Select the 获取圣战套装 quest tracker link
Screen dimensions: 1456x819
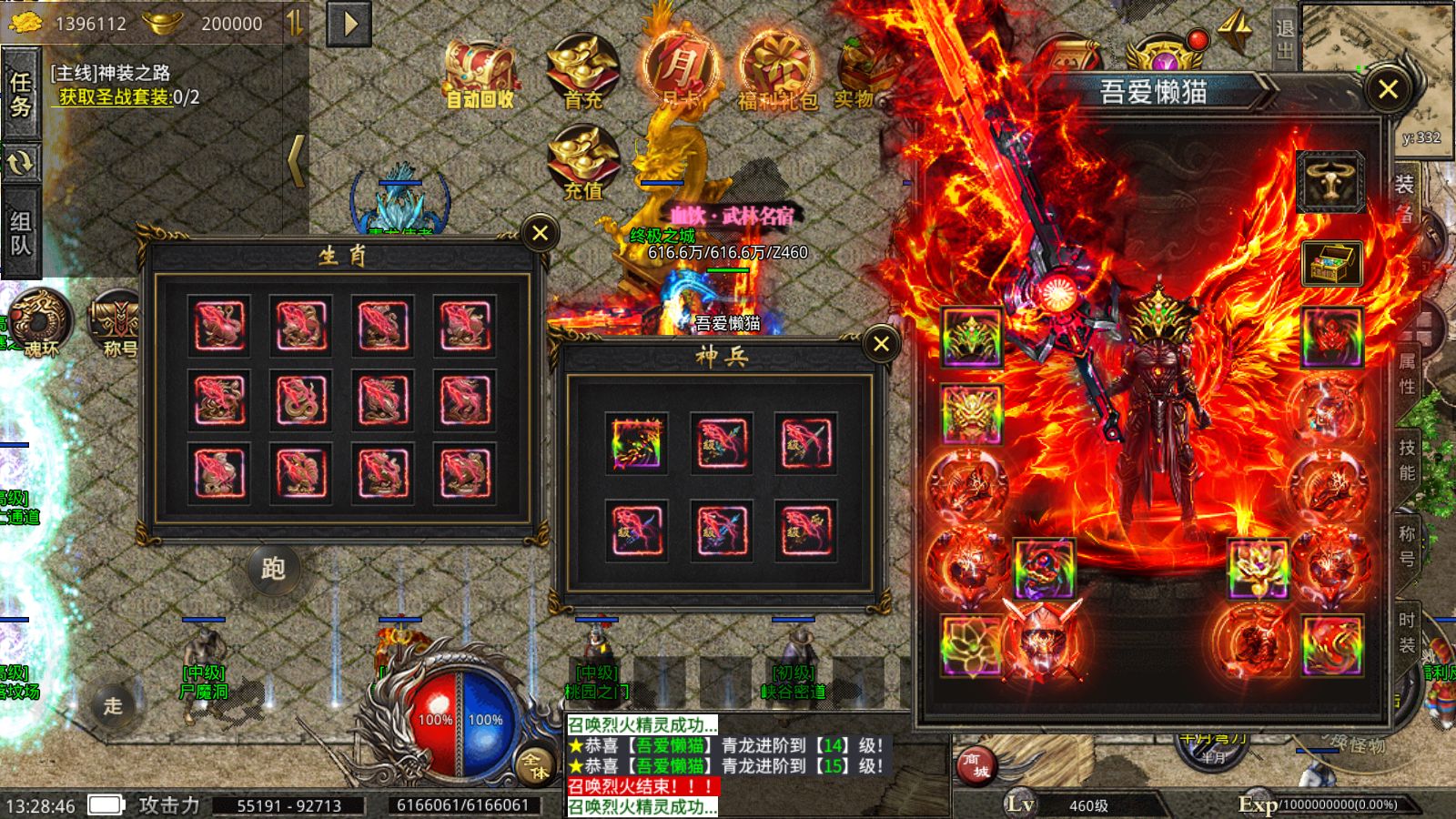pos(115,97)
